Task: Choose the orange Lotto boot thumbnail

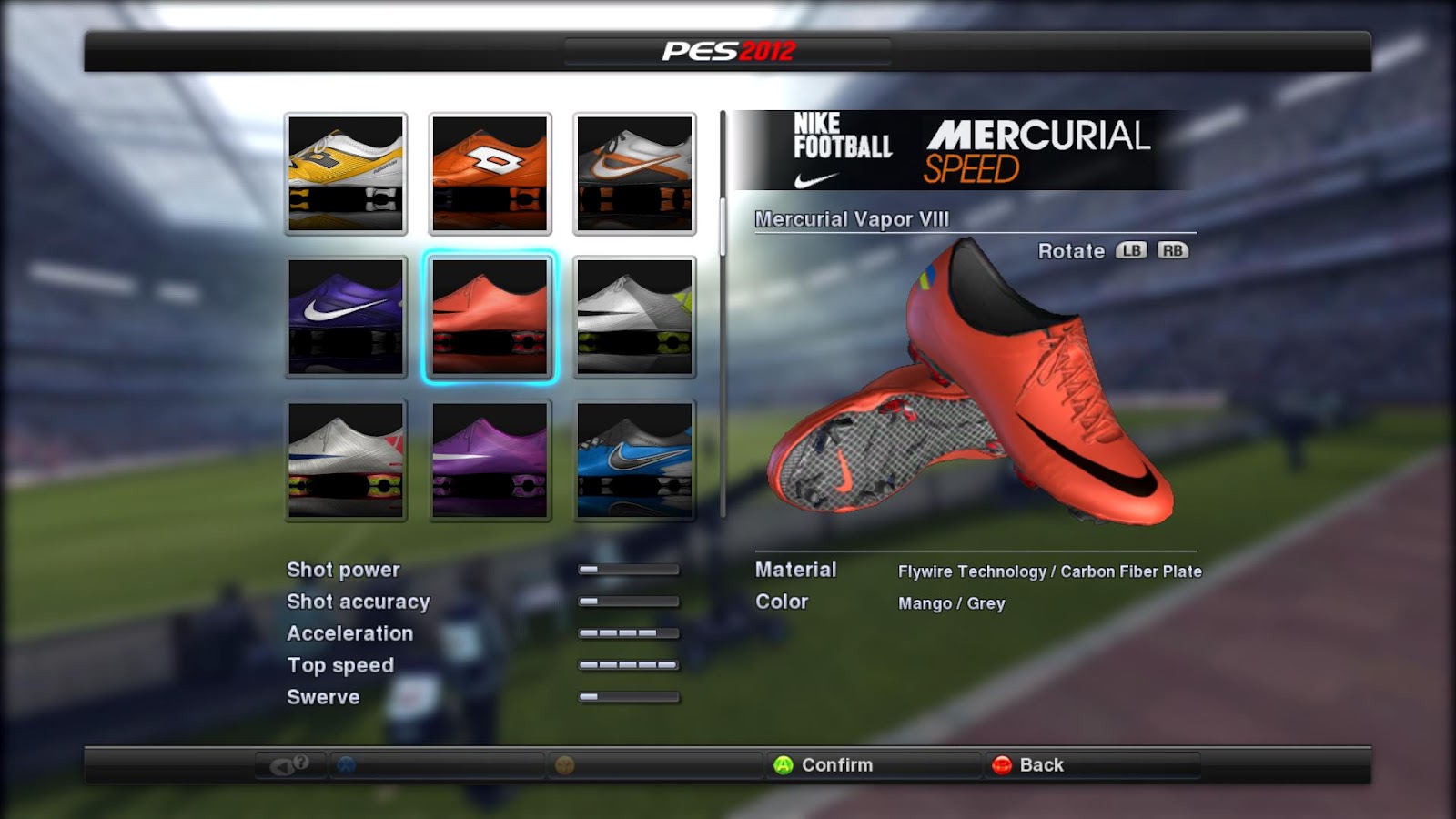Action: [490, 173]
